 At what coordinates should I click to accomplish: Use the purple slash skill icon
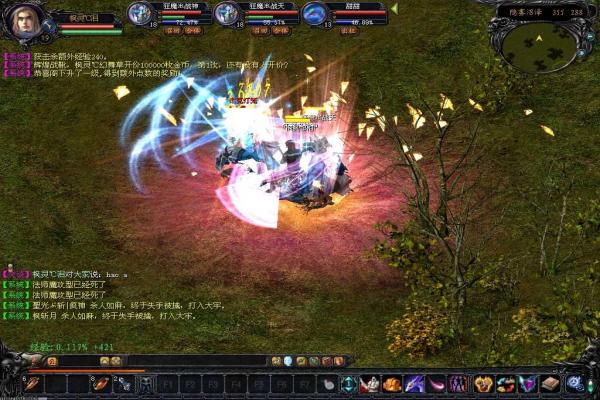click(414, 383)
